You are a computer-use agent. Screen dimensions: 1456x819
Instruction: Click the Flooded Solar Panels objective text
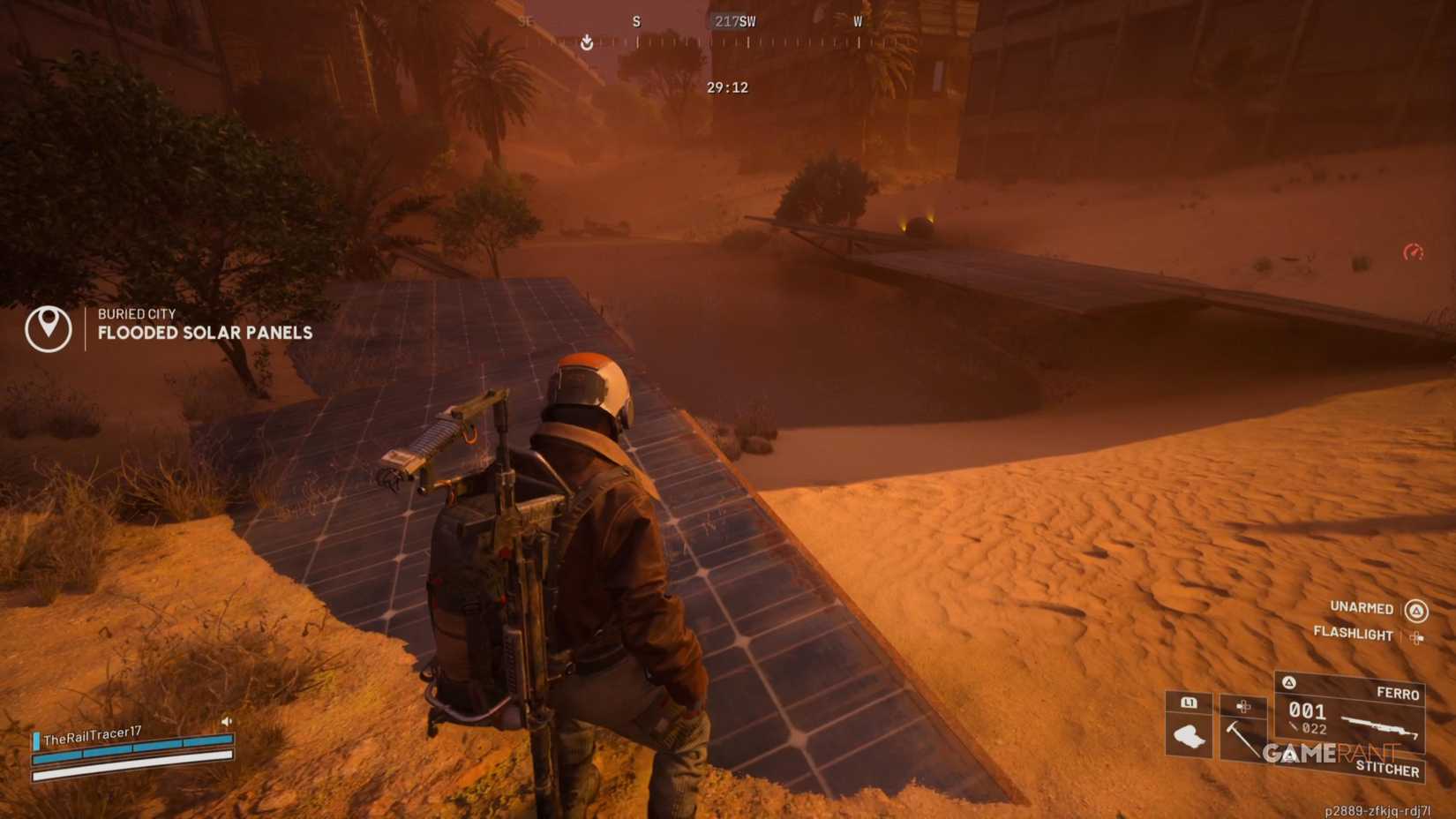pyautogui.click(x=204, y=334)
